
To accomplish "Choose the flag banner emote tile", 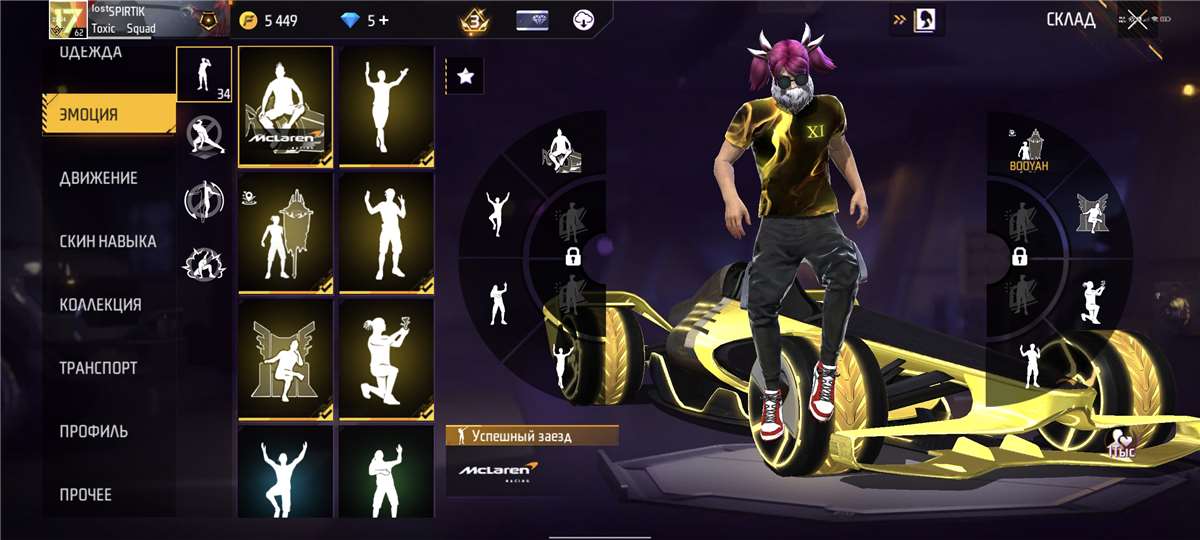I will tap(286, 232).
